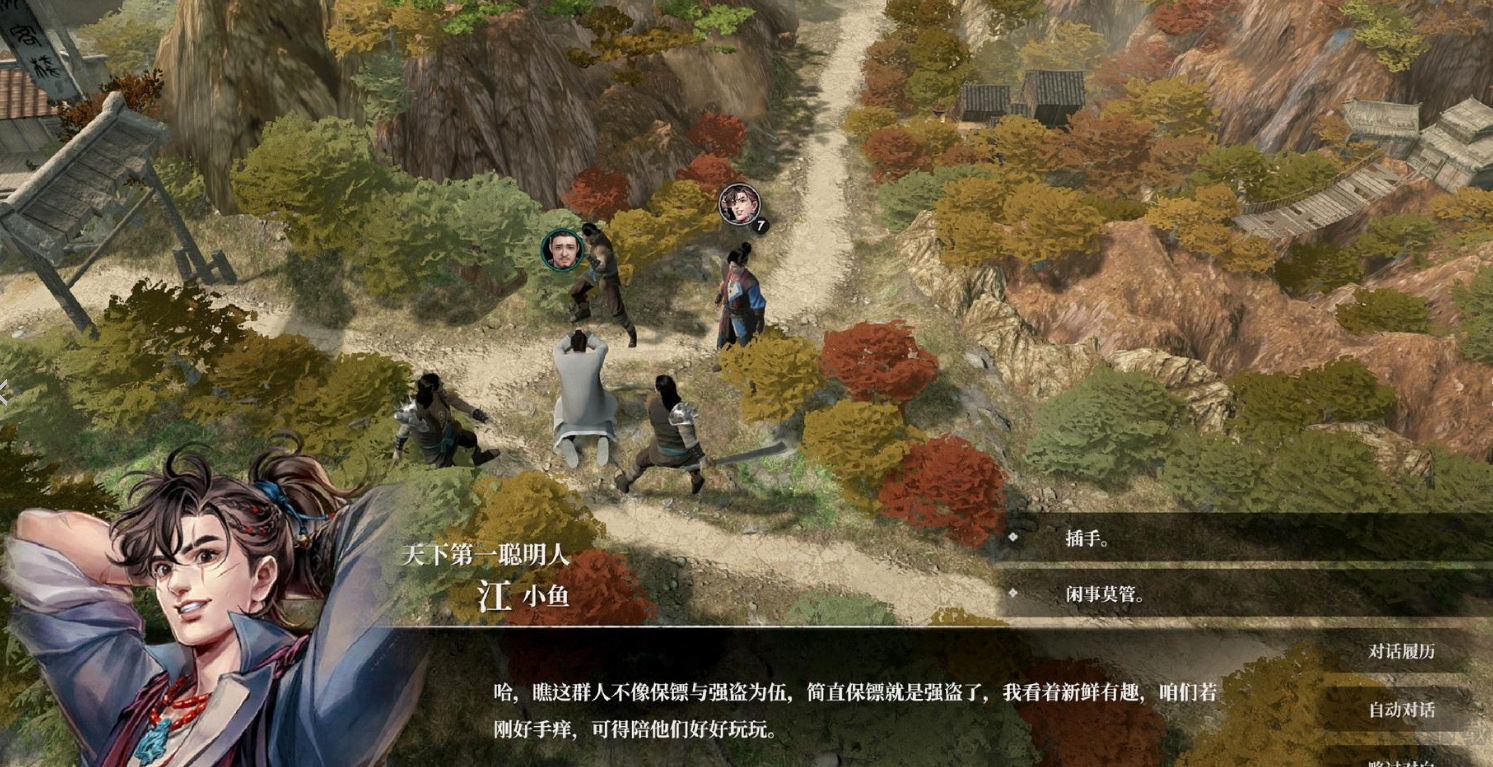Choose the dialogue option 插手

tap(1088, 538)
